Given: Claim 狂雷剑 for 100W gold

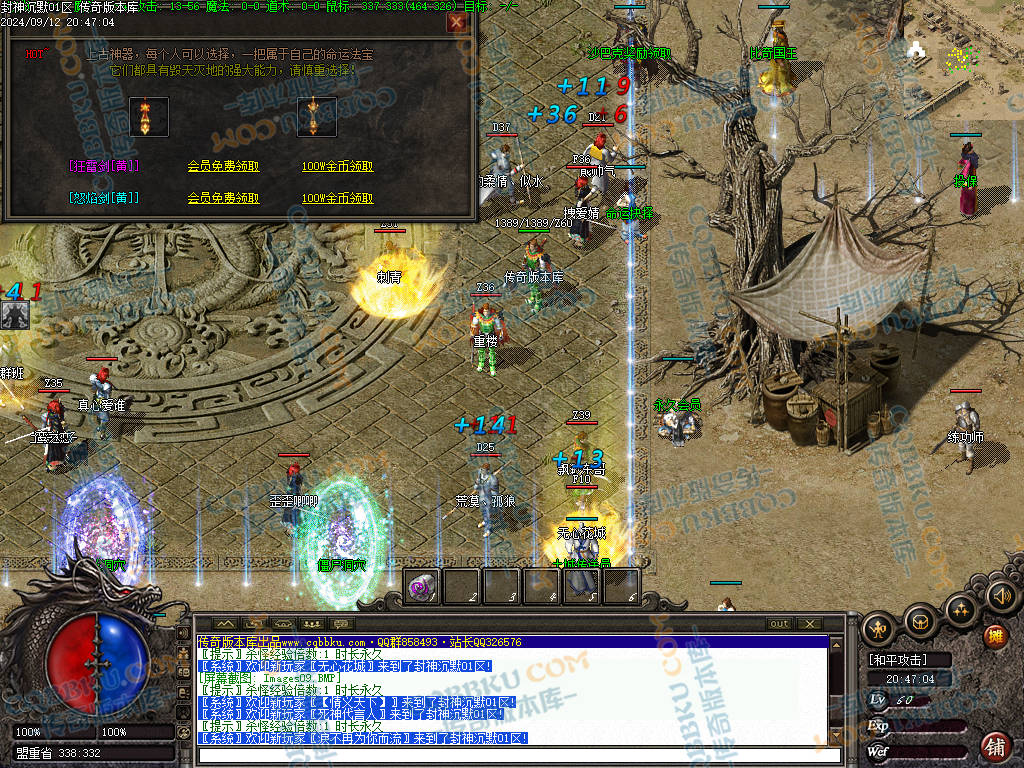Looking at the screenshot, I should 337,166.
